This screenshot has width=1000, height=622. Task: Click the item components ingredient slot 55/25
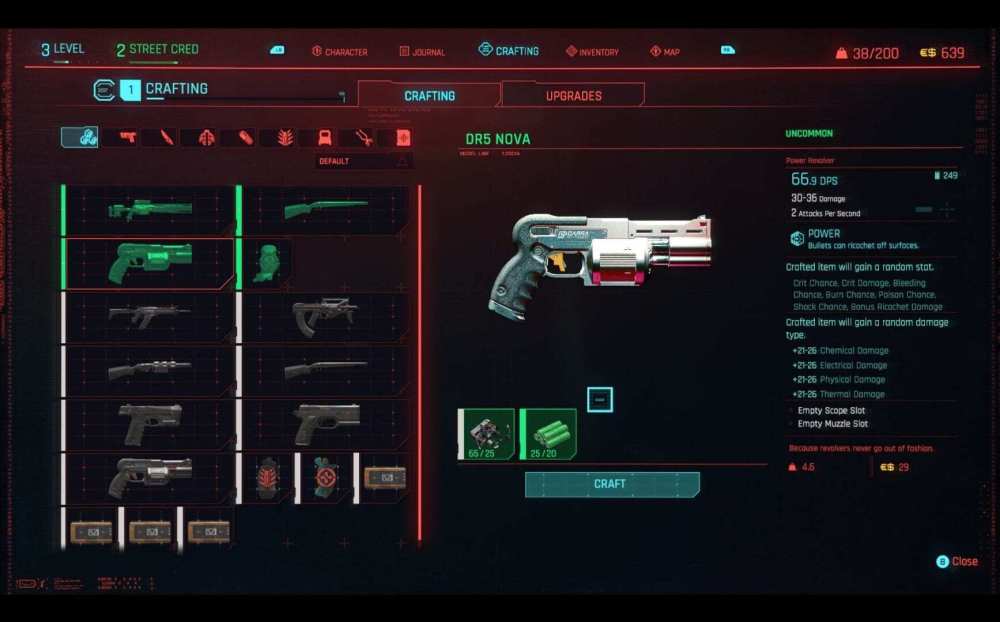[488, 433]
